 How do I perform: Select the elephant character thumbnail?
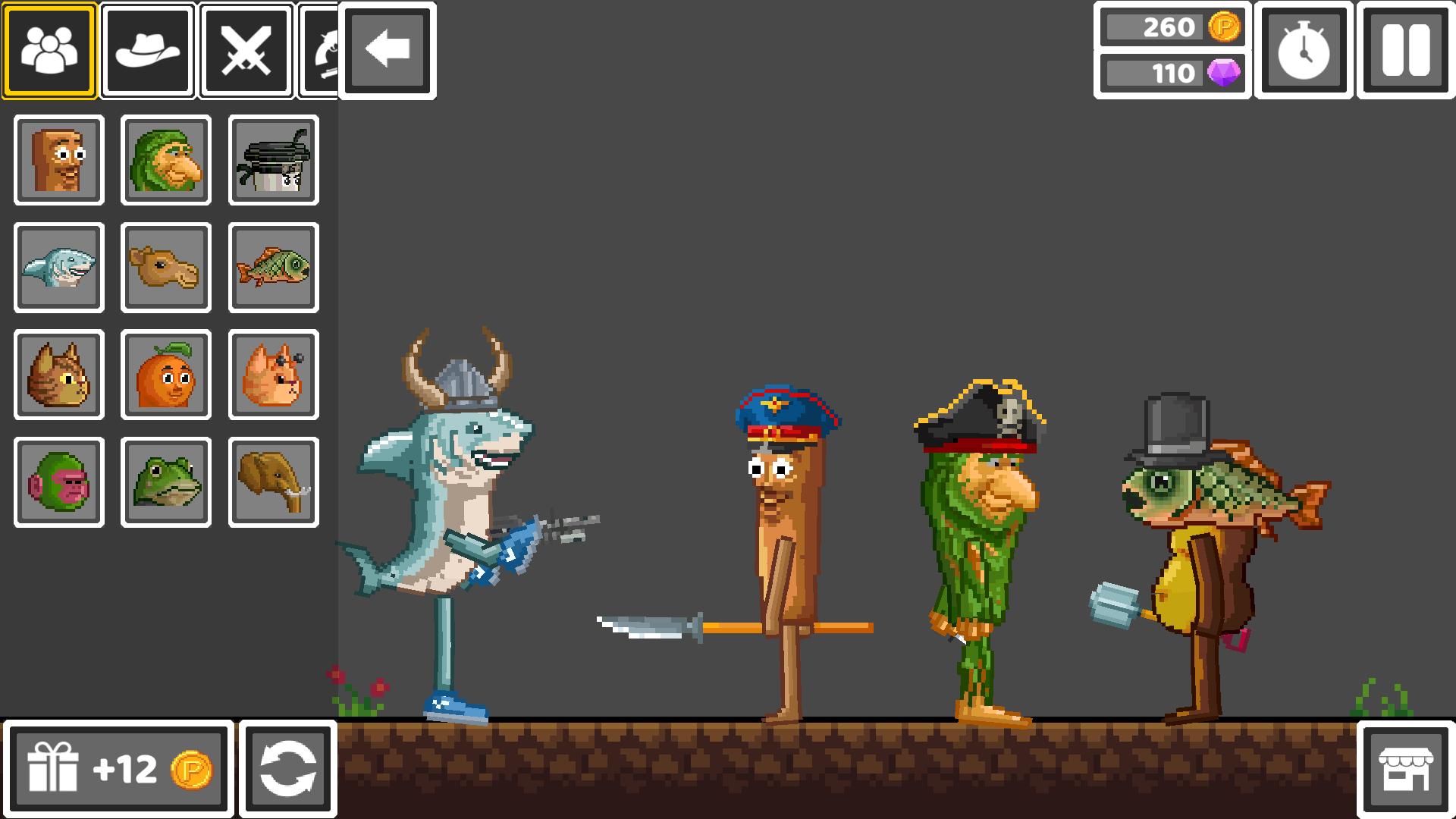coord(273,482)
